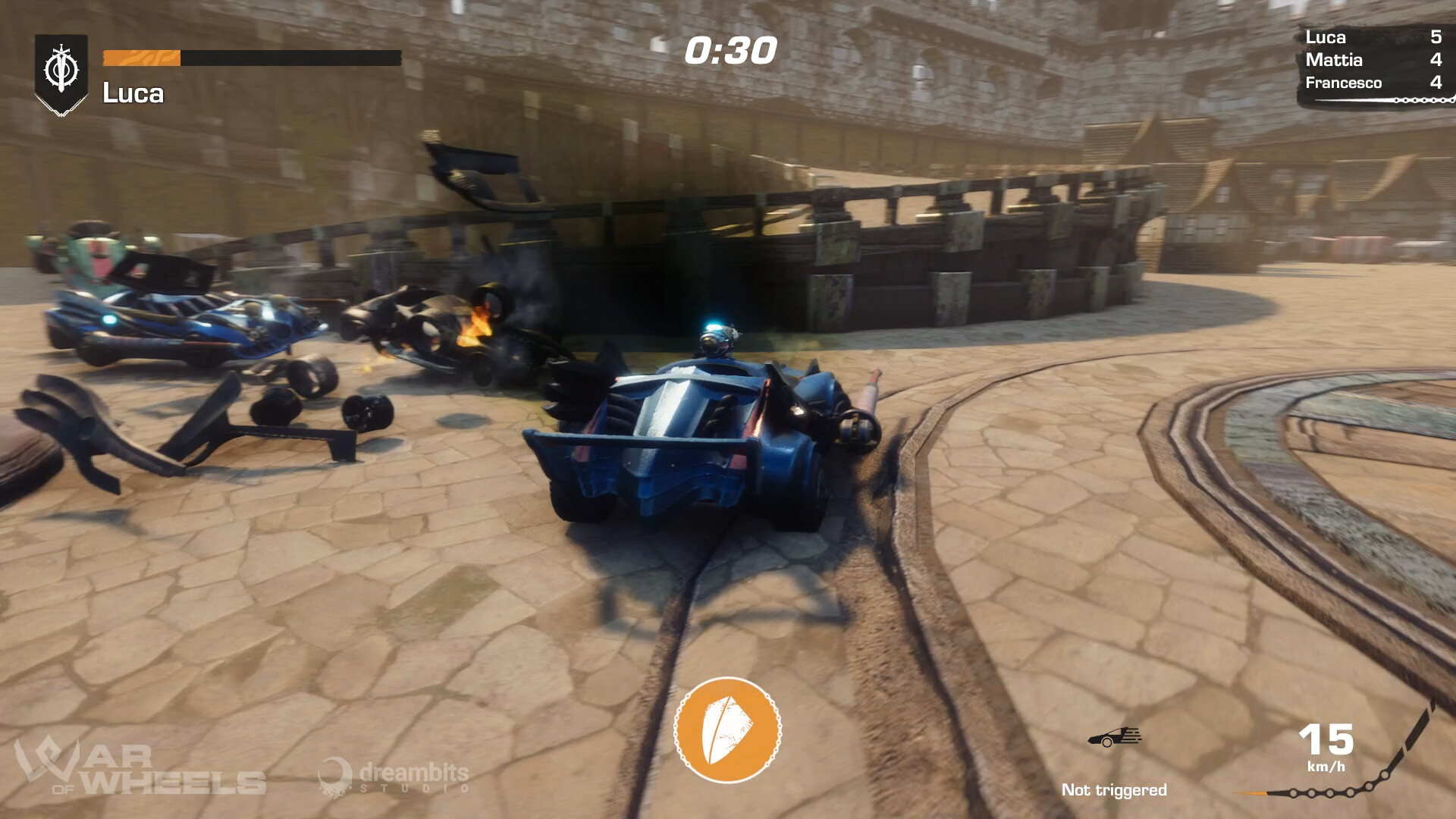
Task: Expand the scoreboard in the top right
Action: tap(1373, 61)
